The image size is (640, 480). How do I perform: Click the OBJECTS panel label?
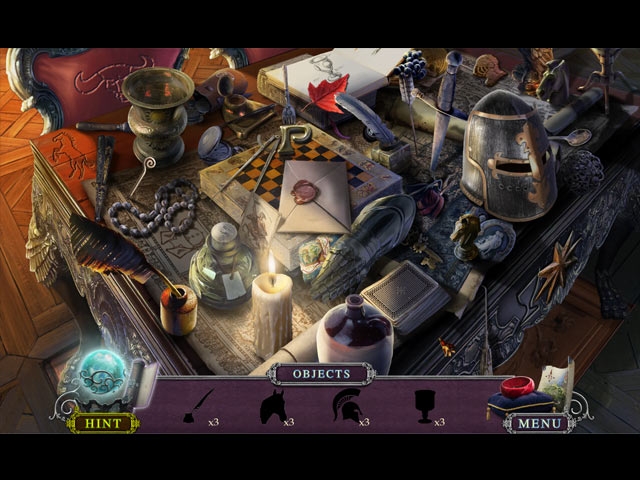(322, 374)
